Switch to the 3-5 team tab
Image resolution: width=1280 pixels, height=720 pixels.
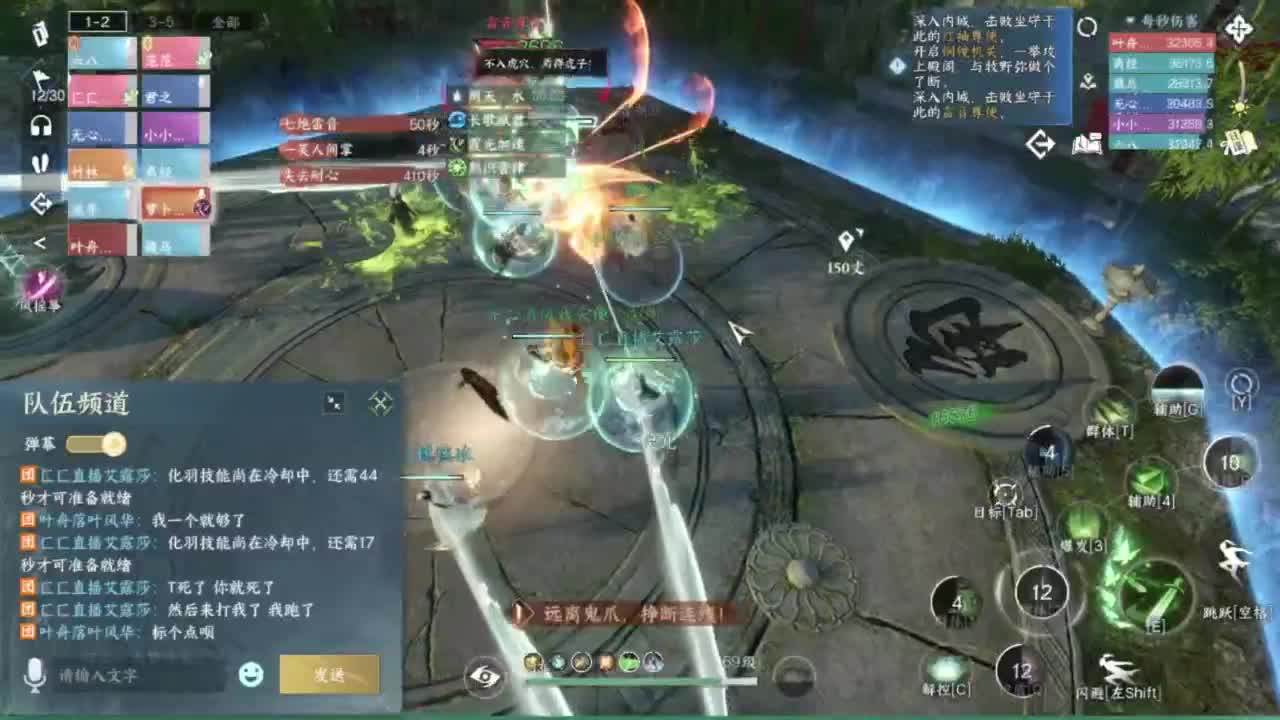[x=159, y=21]
